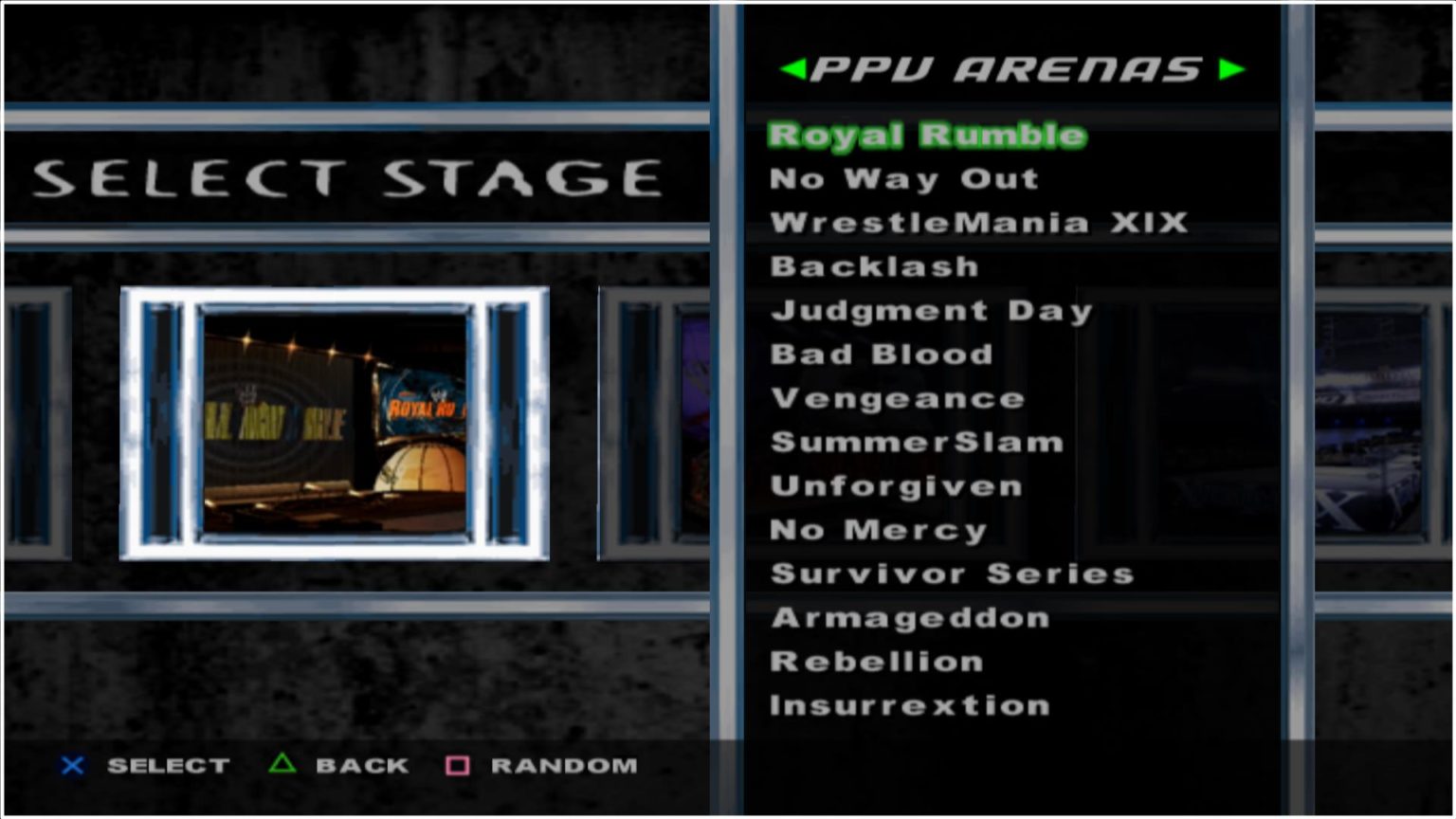Click the blue X Select button icon

coord(71,766)
